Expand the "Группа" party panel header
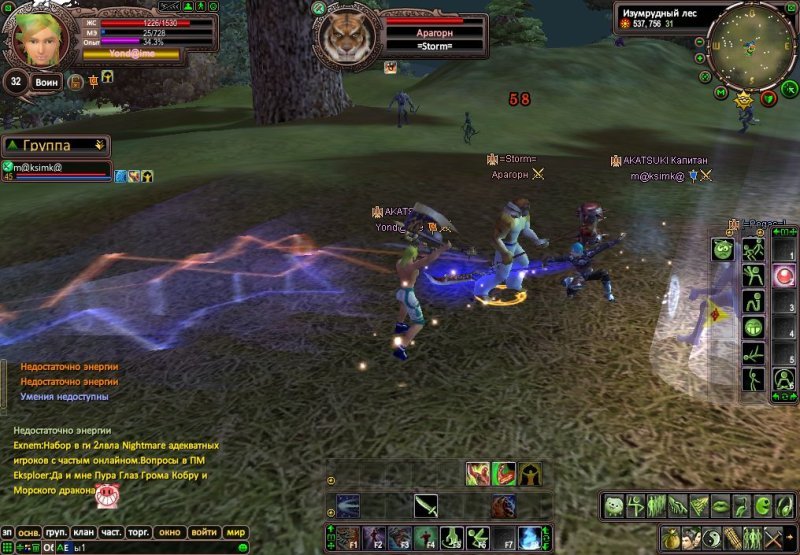This screenshot has height=555, width=800. (x=55, y=146)
